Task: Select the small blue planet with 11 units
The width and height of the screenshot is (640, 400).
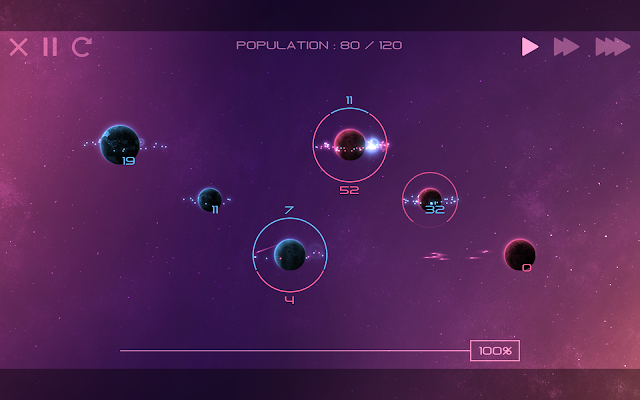Action: (x=209, y=198)
